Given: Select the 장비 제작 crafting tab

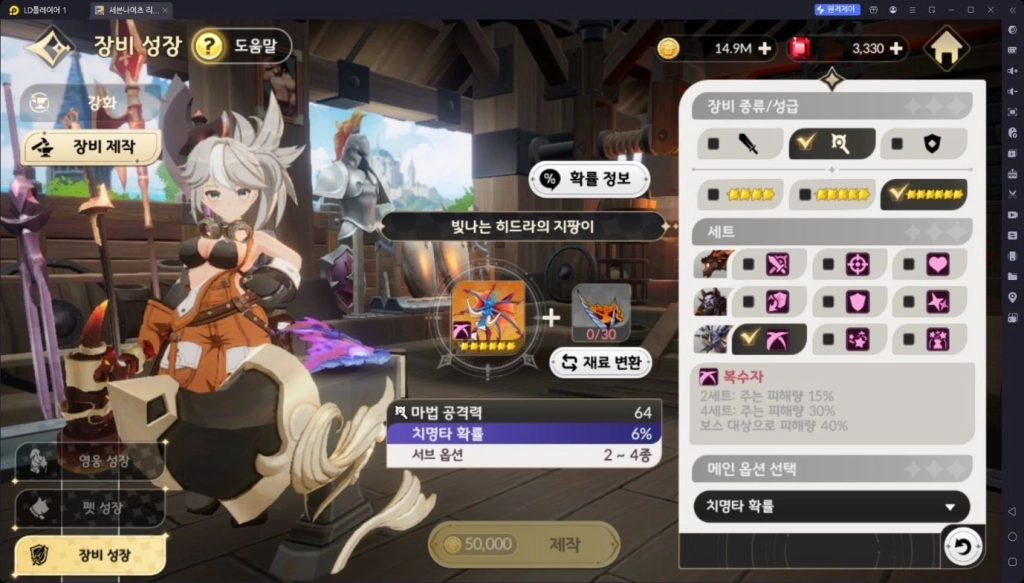Looking at the screenshot, I should pos(92,147).
